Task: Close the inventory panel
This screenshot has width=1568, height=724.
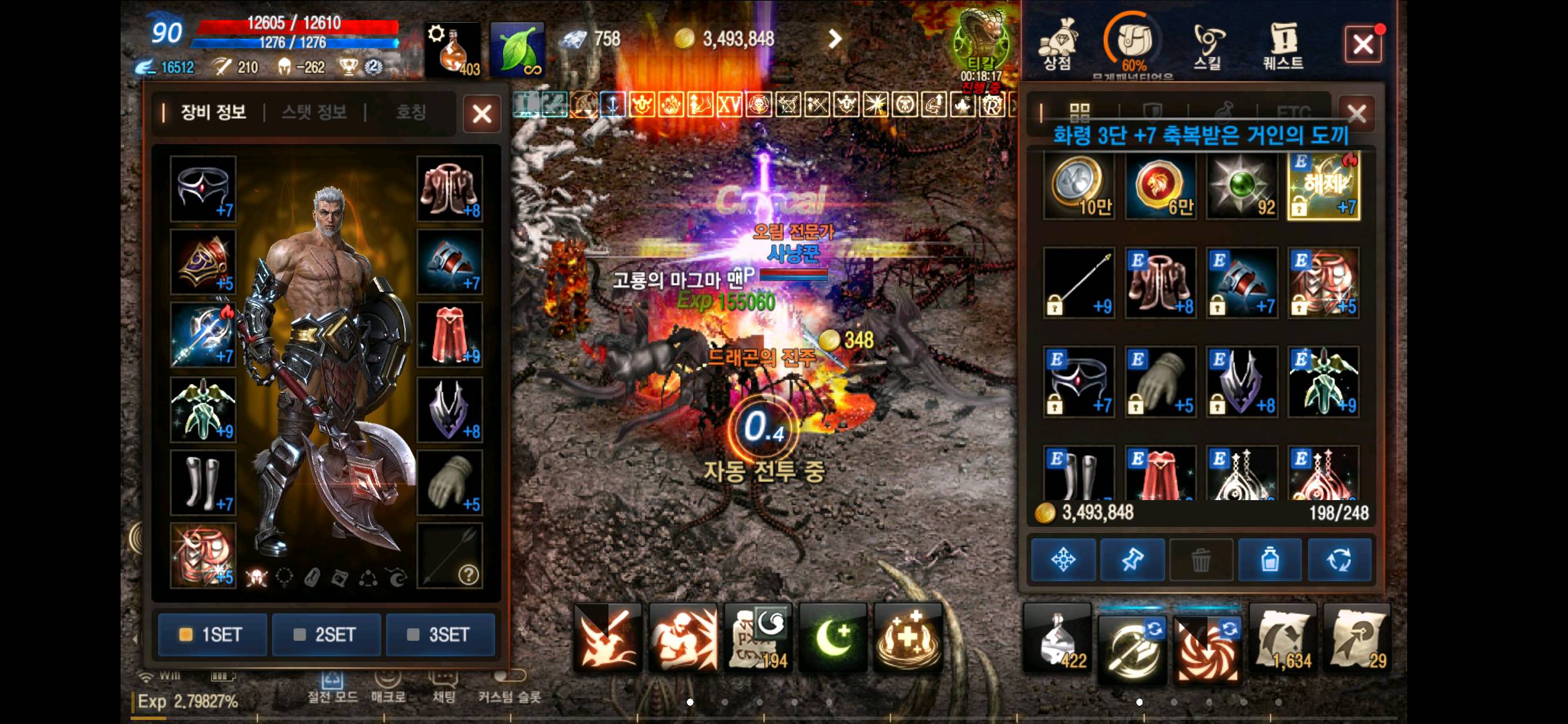Action: point(1356,114)
